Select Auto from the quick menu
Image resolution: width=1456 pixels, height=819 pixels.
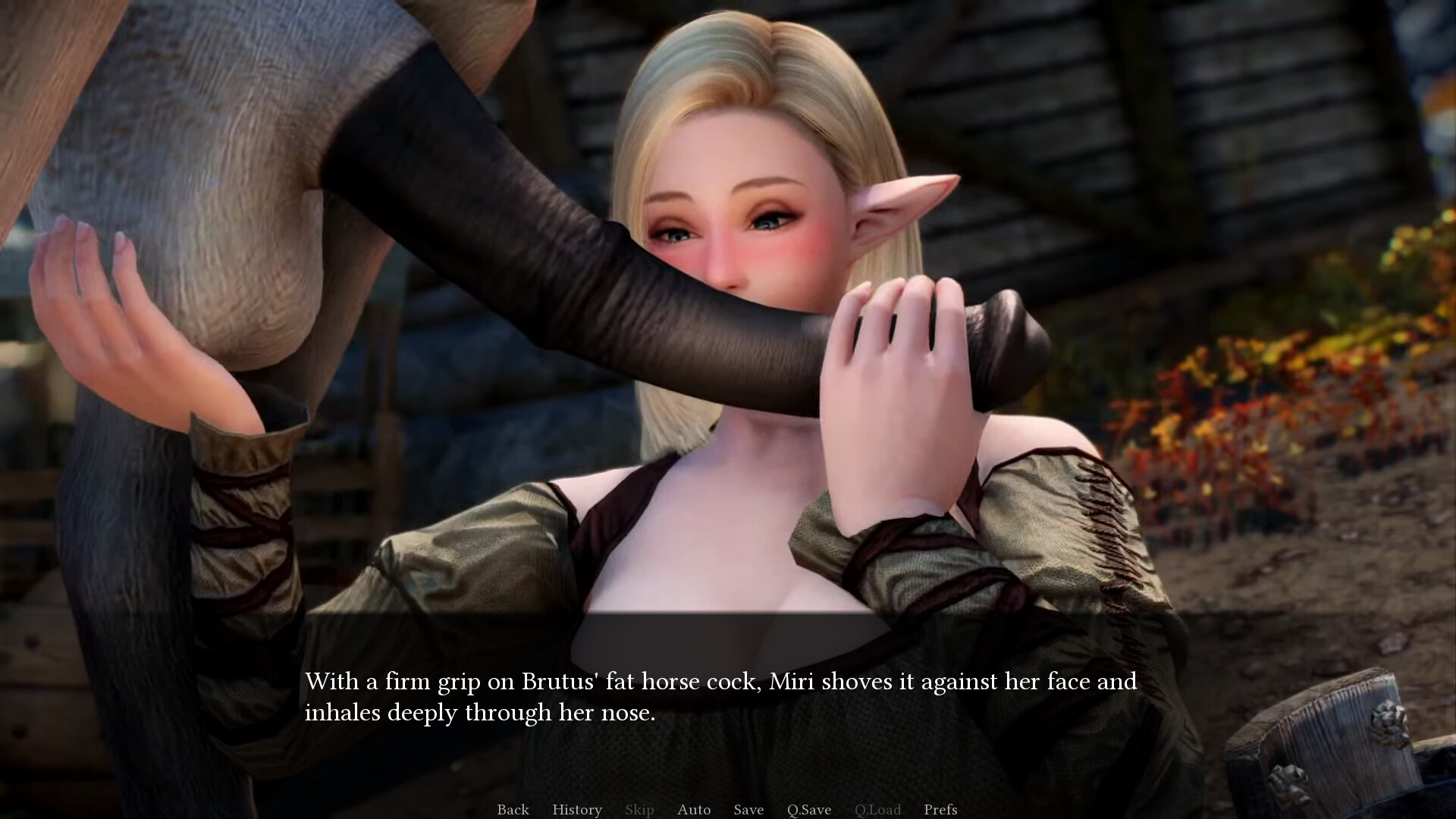click(694, 810)
